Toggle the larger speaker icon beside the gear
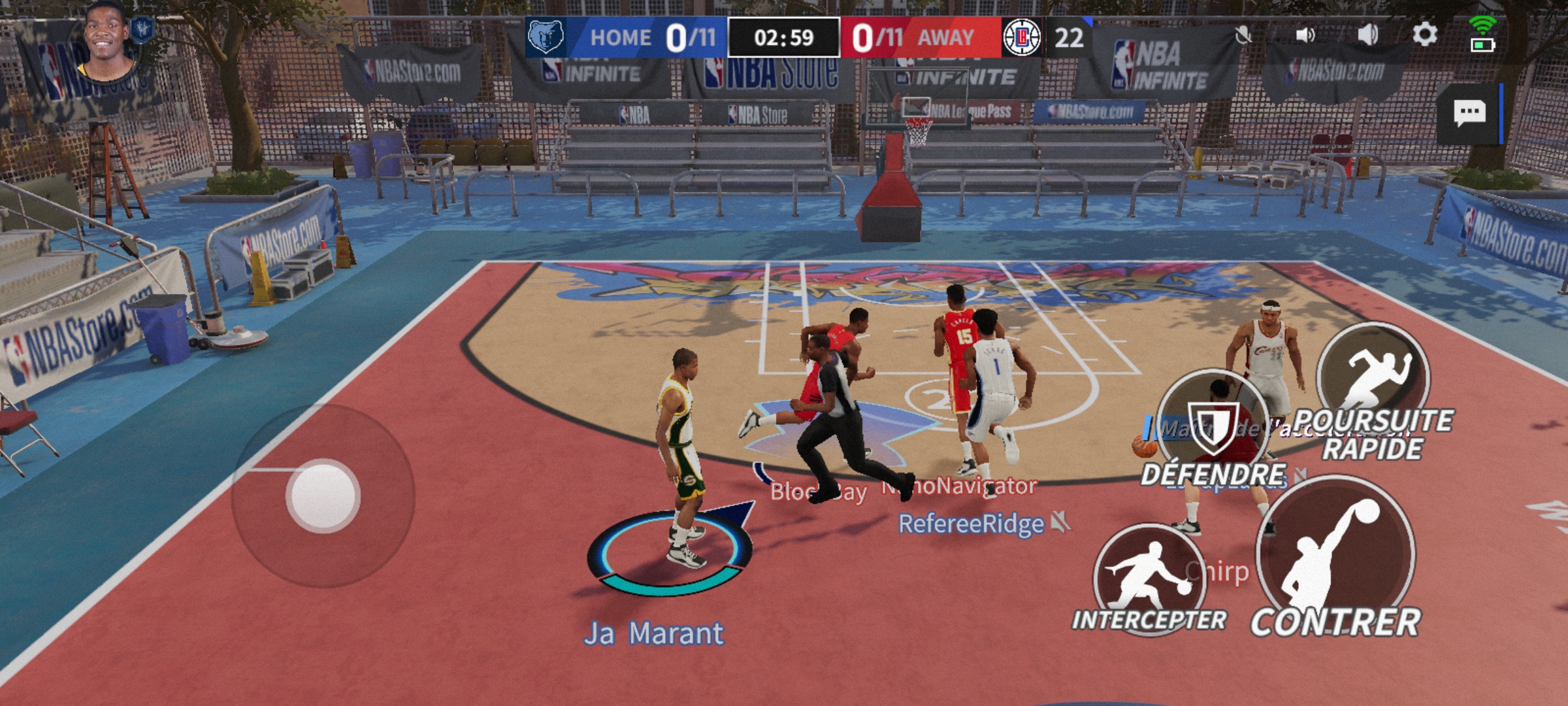This screenshot has height=706, width=1568. [1368, 35]
